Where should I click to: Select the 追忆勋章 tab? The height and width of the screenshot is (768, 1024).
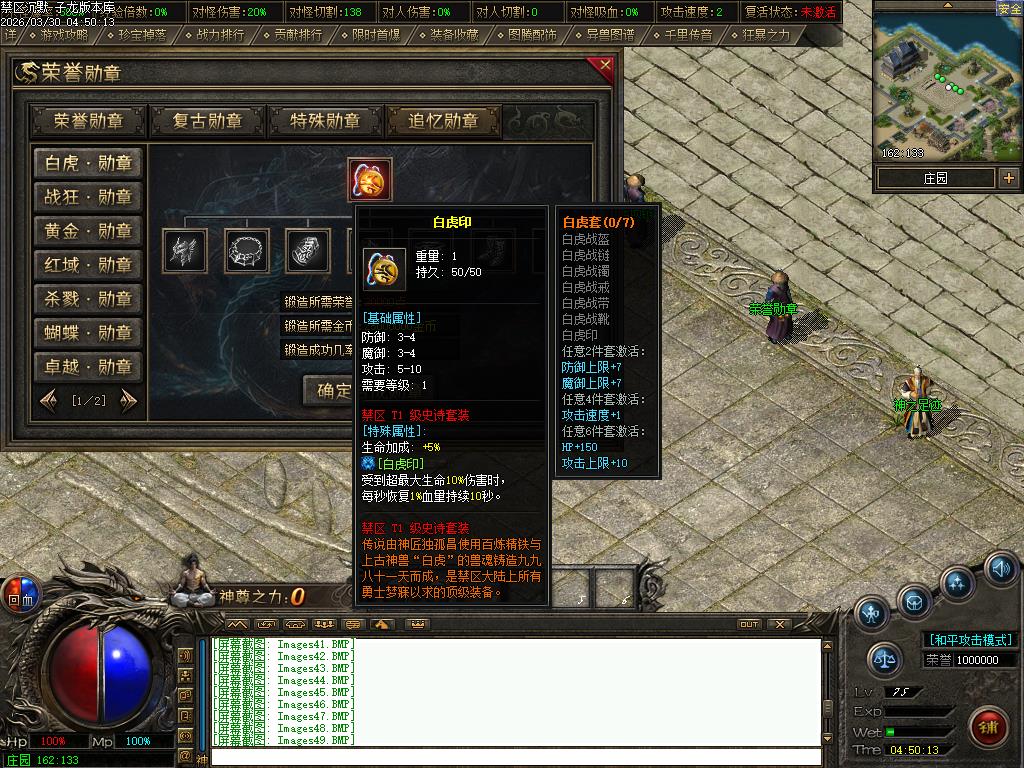click(x=443, y=121)
